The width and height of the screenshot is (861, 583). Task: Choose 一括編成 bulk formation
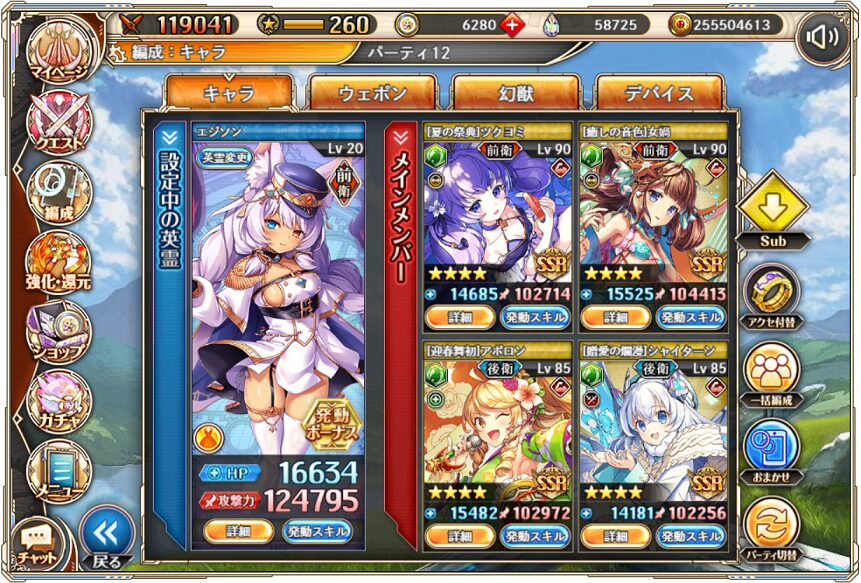click(772, 372)
